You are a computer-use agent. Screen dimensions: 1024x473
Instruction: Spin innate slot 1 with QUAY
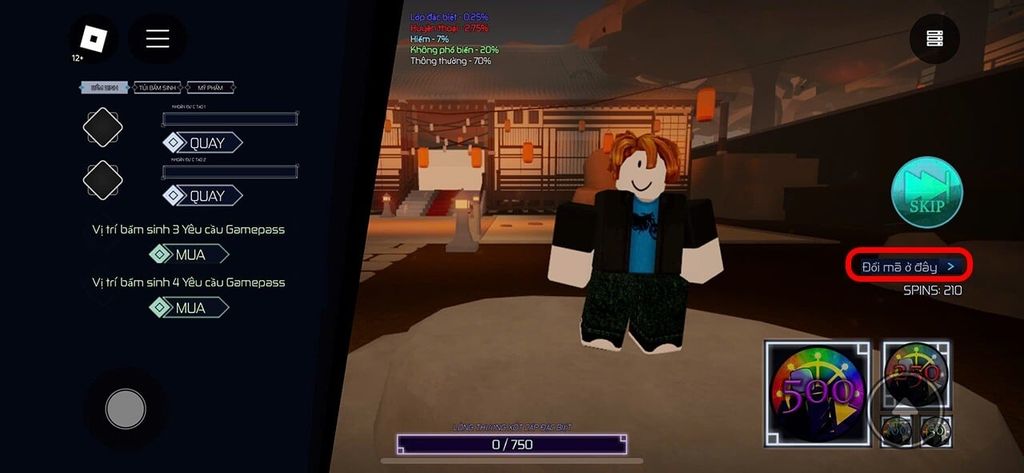(204, 143)
